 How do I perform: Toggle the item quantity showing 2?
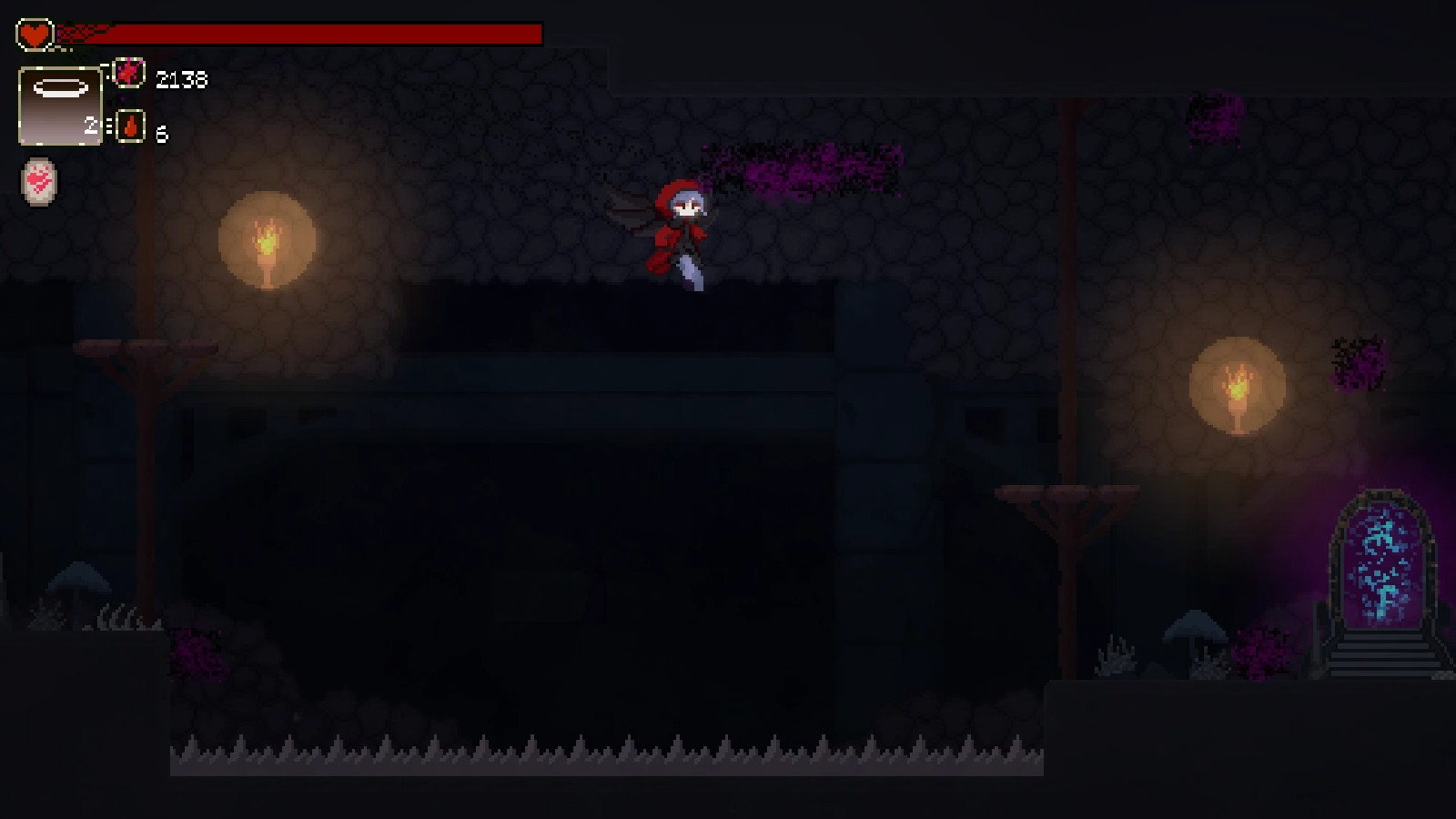92,126
